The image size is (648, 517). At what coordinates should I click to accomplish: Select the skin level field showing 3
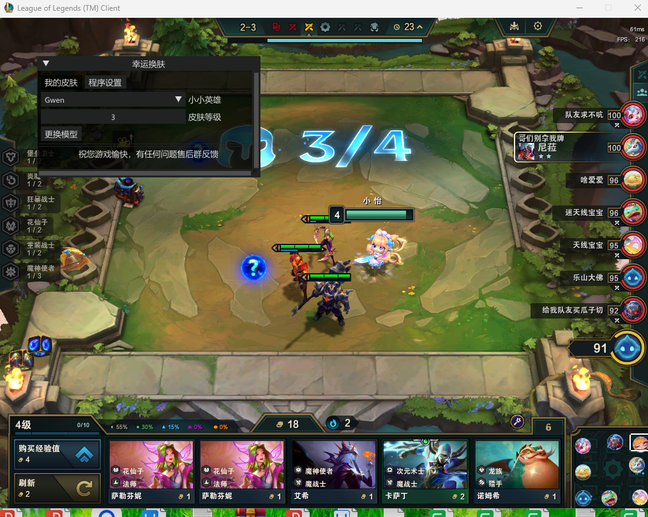[112, 117]
